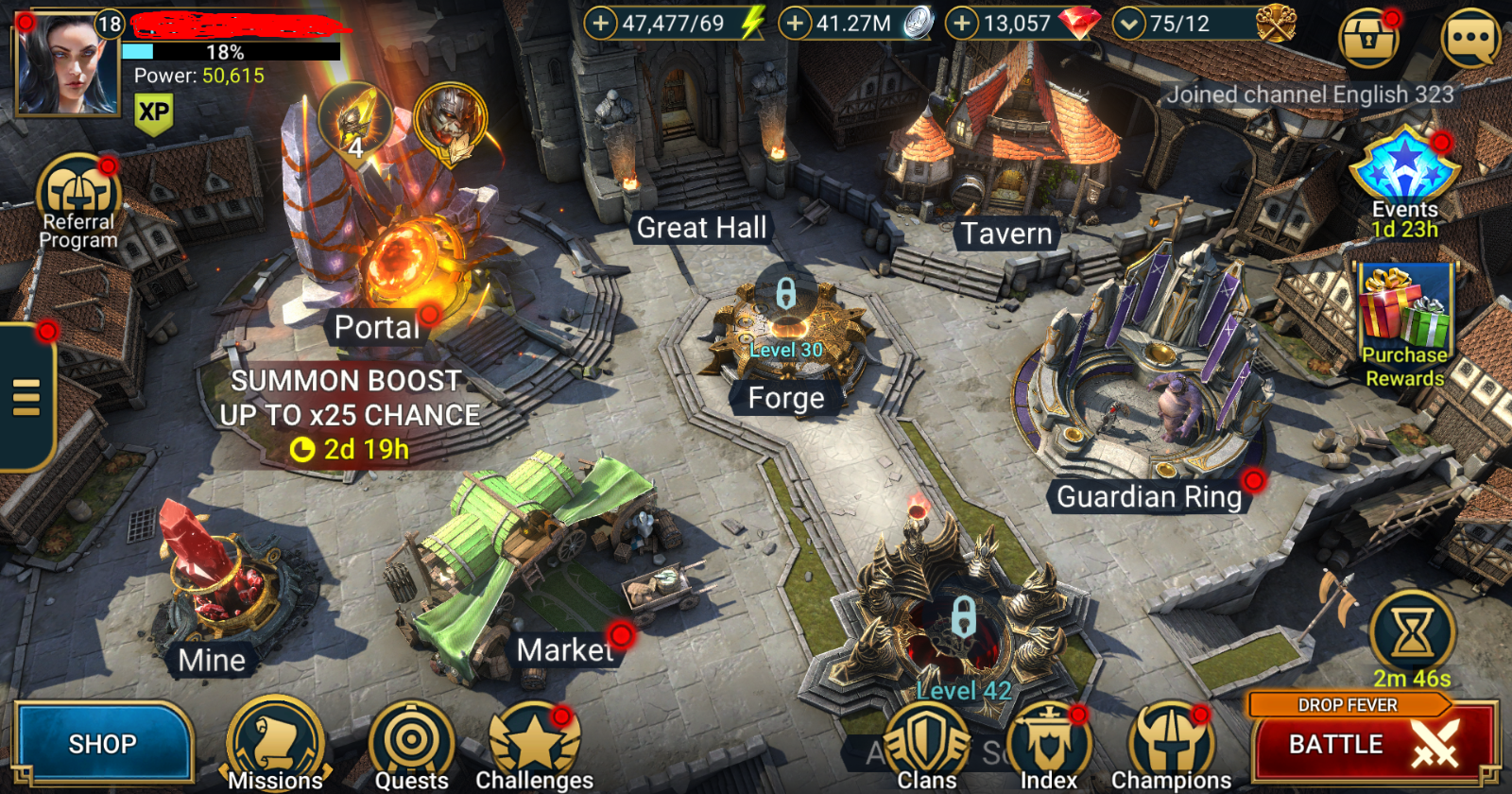1512x794 pixels.
Task: Open the treasure chest rewards icon
Action: (x=1369, y=36)
